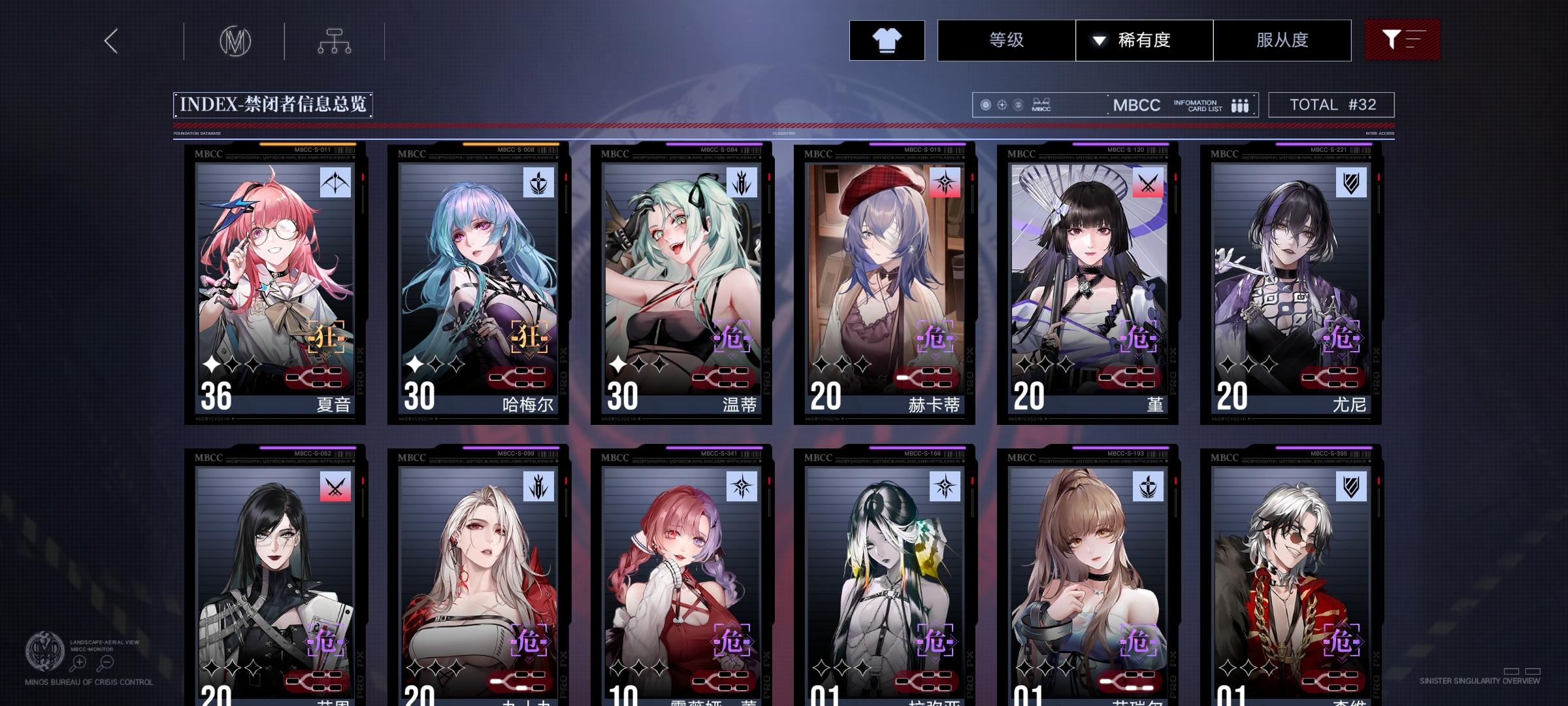This screenshot has width=1568, height=706.
Task: Click the organization chart icon near the top left
Action: 335,41
